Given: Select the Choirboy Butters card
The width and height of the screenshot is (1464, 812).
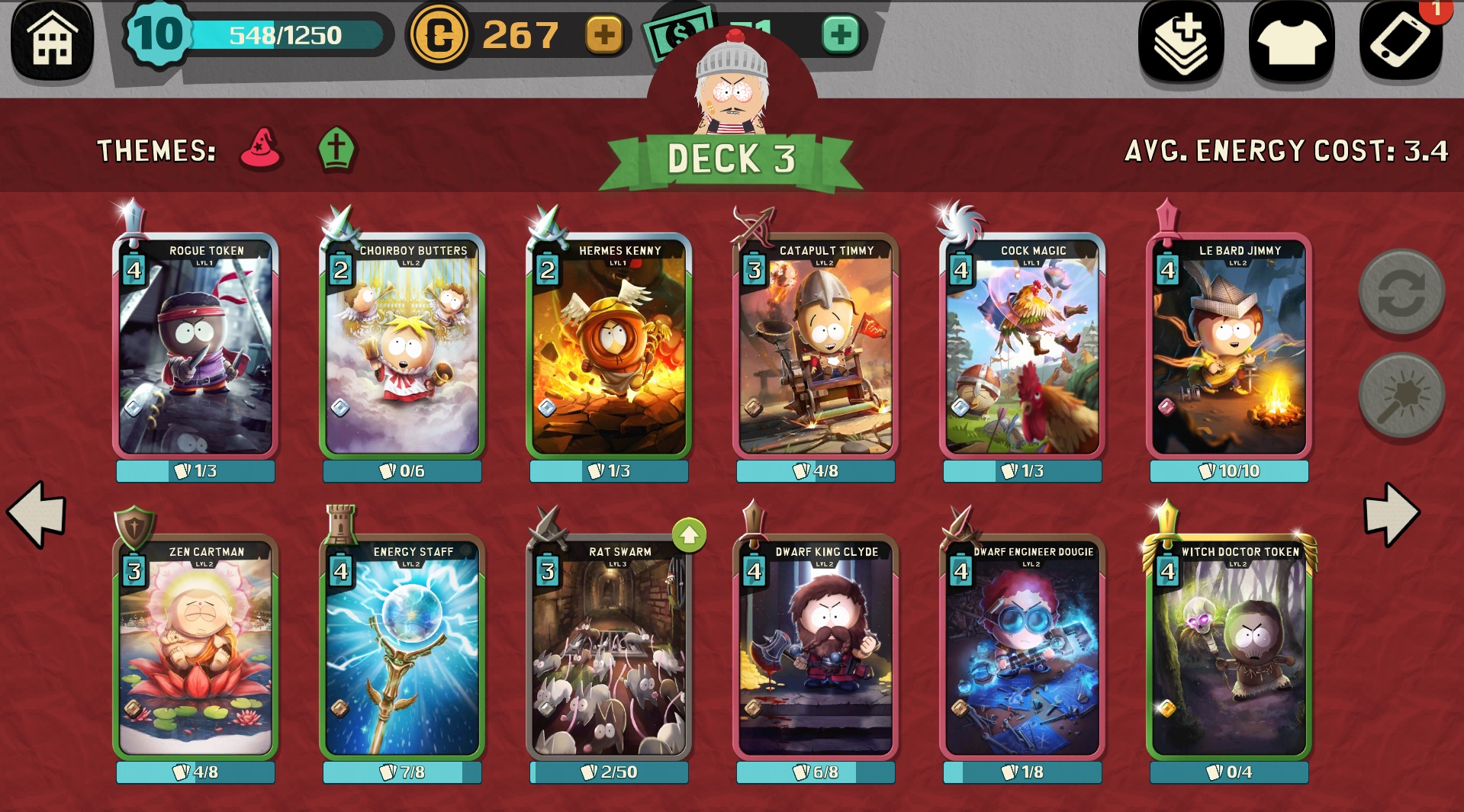Looking at the screenshot, I should [402, 347].
